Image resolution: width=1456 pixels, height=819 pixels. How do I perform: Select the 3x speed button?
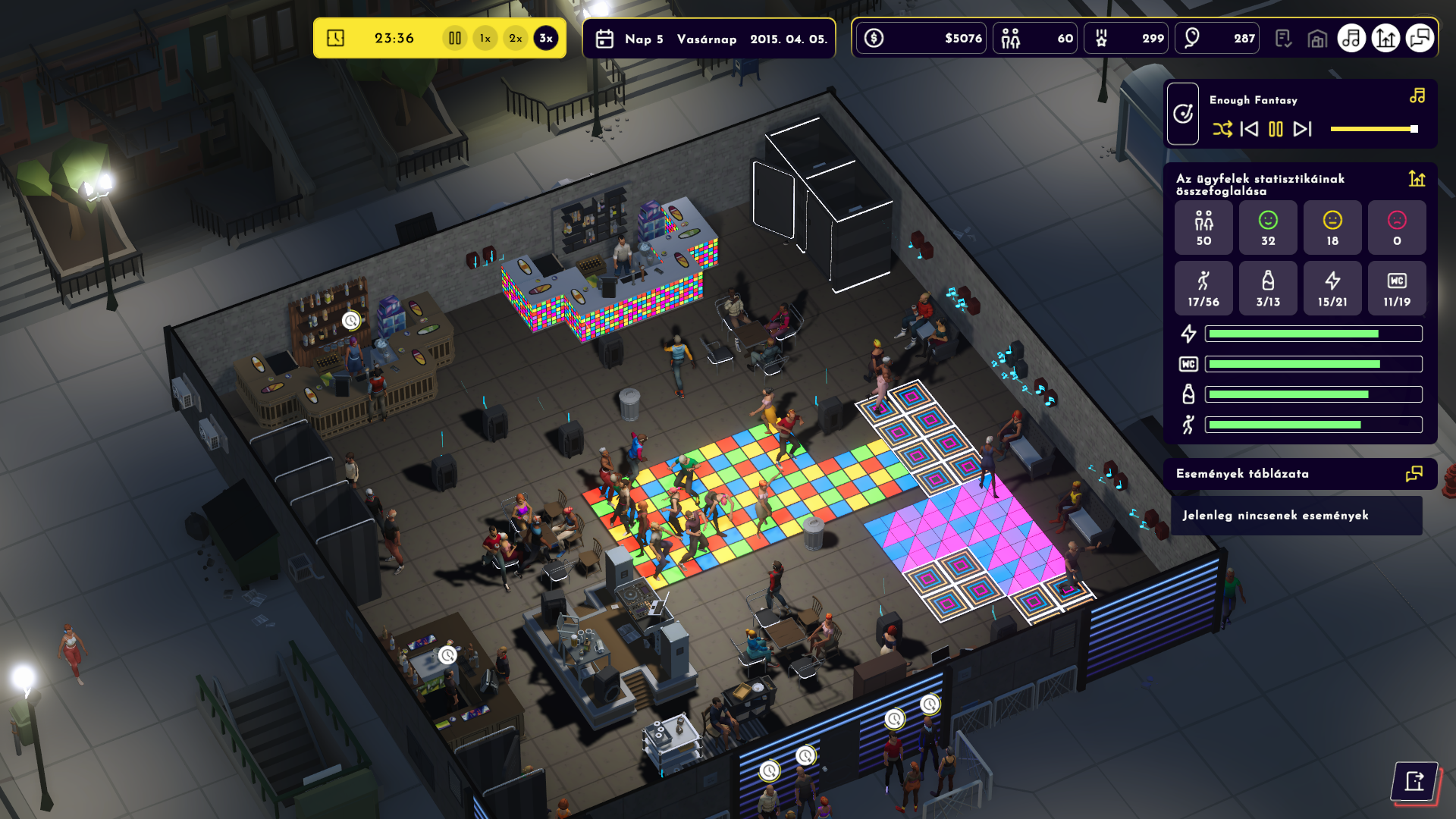[546, 38]
